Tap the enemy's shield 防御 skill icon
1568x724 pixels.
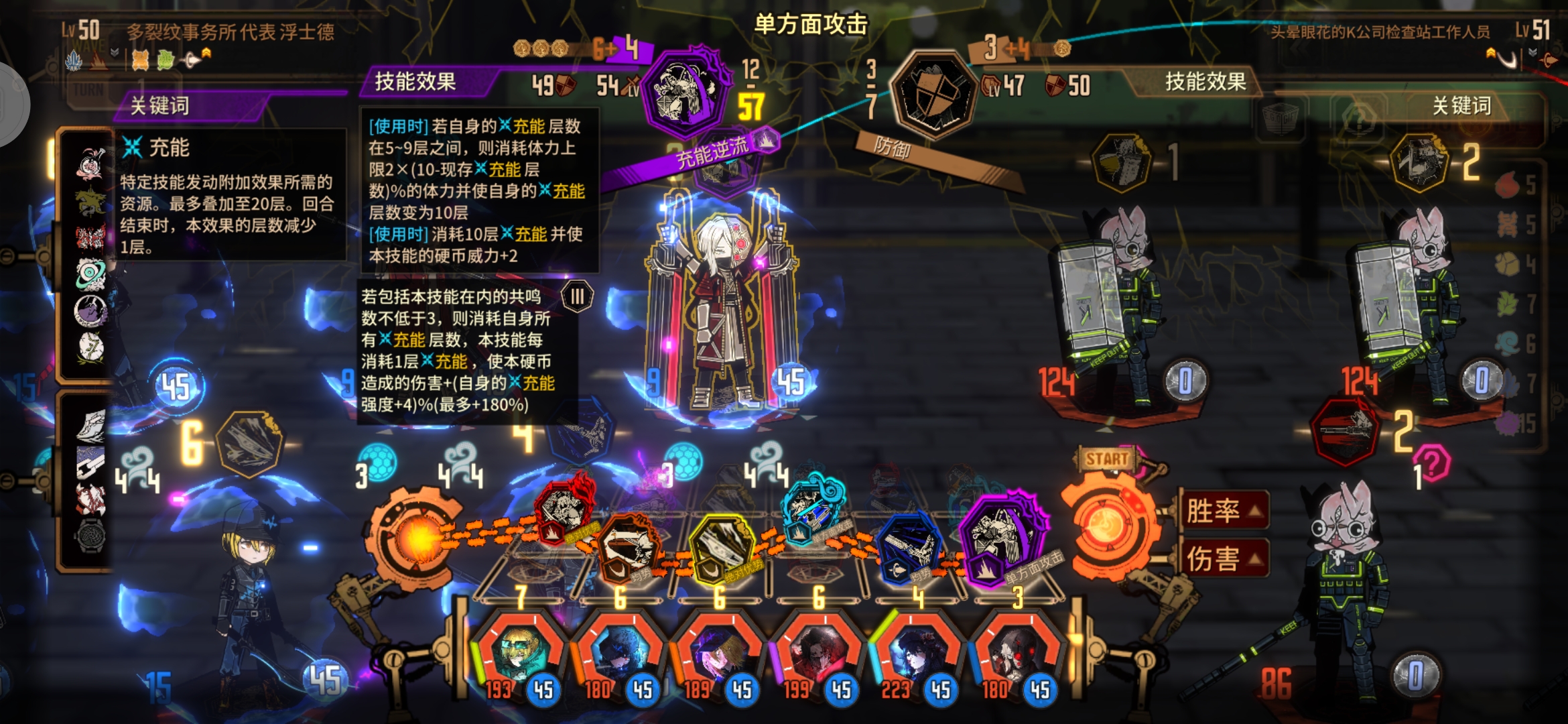931,94
